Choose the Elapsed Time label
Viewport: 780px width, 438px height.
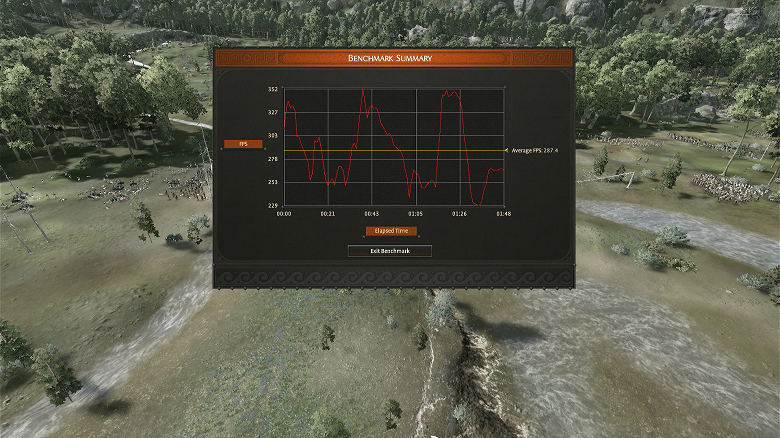point(391,231)
